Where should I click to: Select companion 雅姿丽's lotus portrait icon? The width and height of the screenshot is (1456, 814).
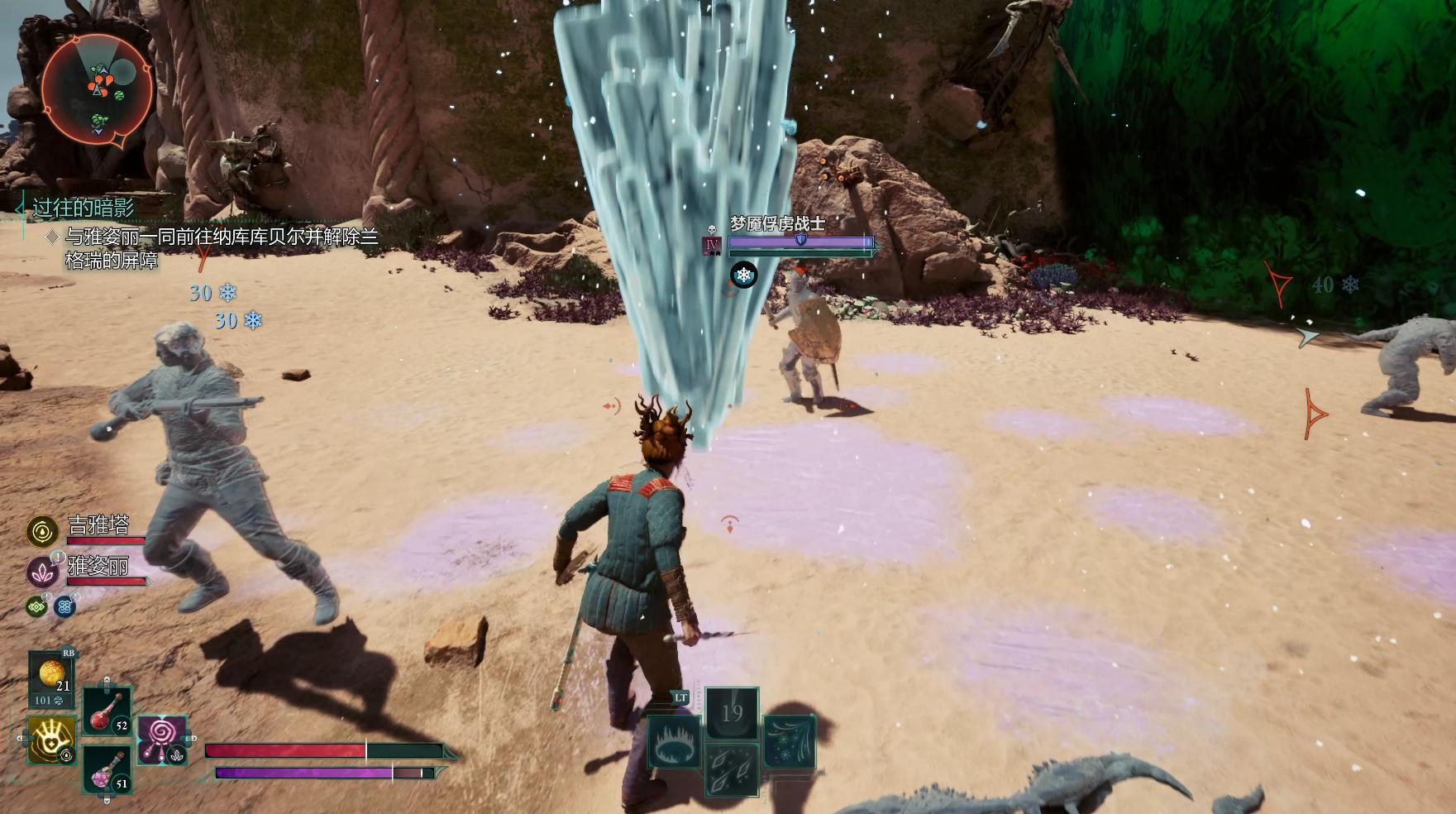pos(42,572)
